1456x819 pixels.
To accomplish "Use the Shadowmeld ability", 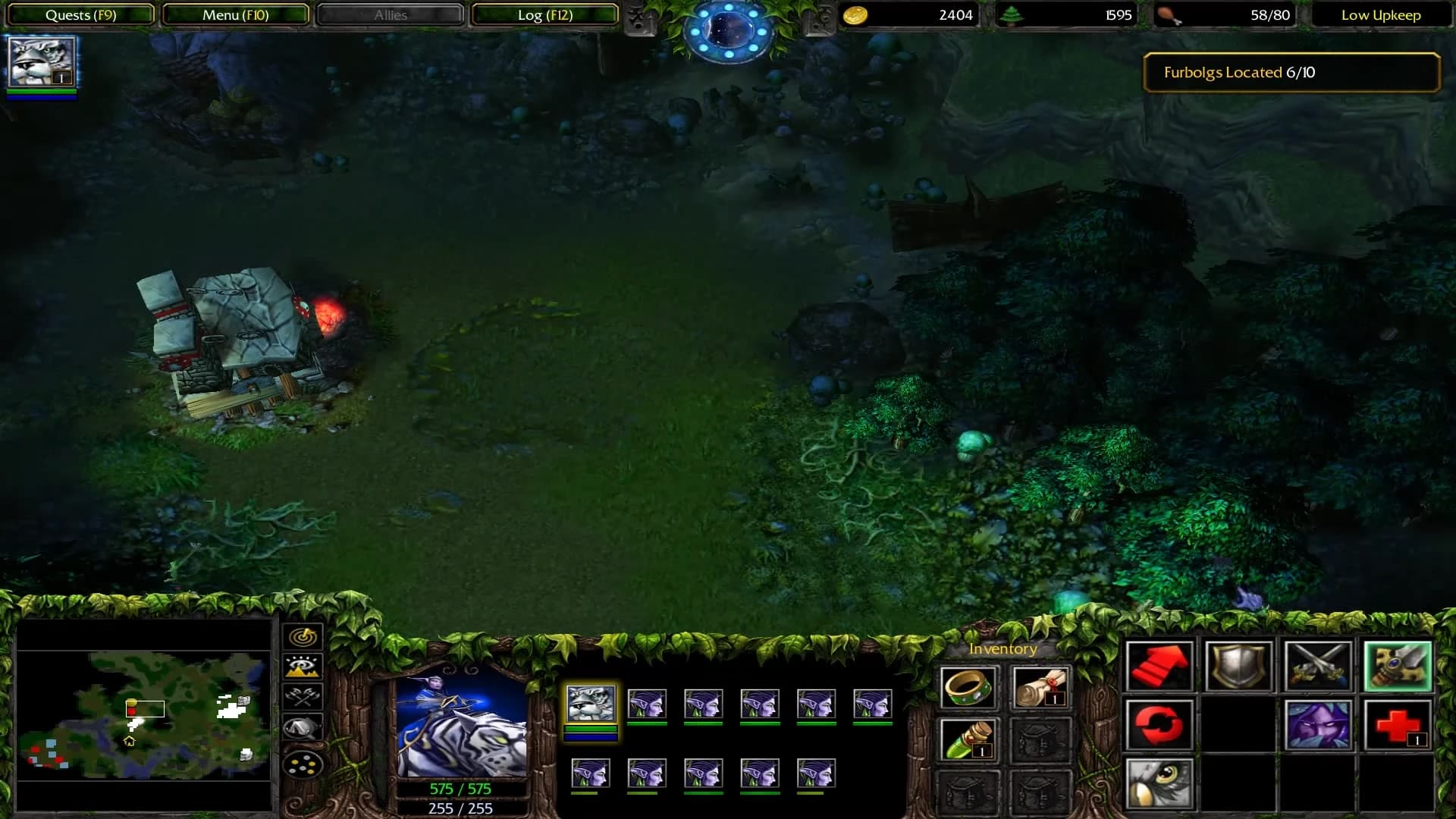I will pyautogui.click(x=1319, y=724).
